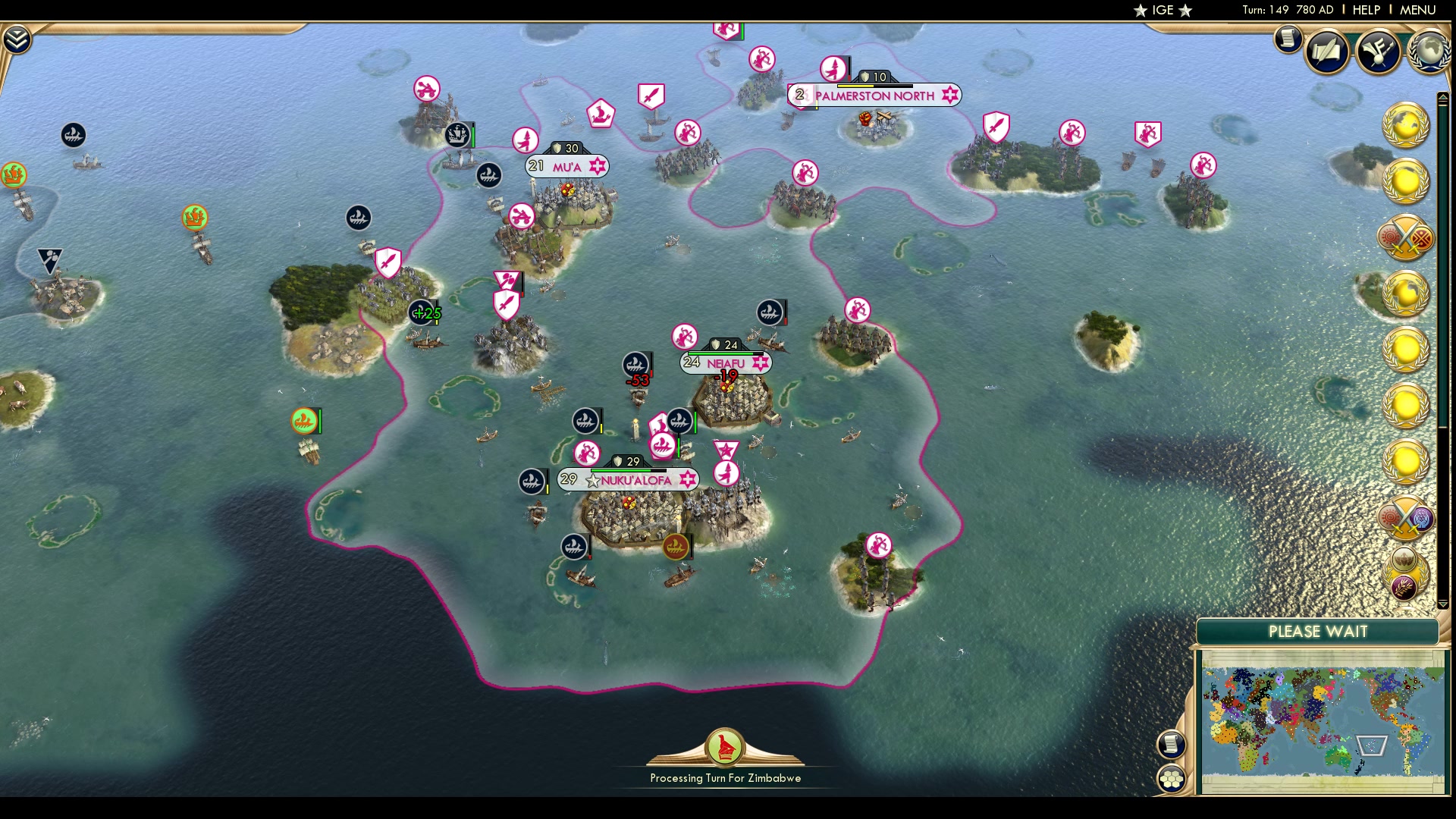Toggle Strategic View with the hex icon

(x=1172, y=777)
